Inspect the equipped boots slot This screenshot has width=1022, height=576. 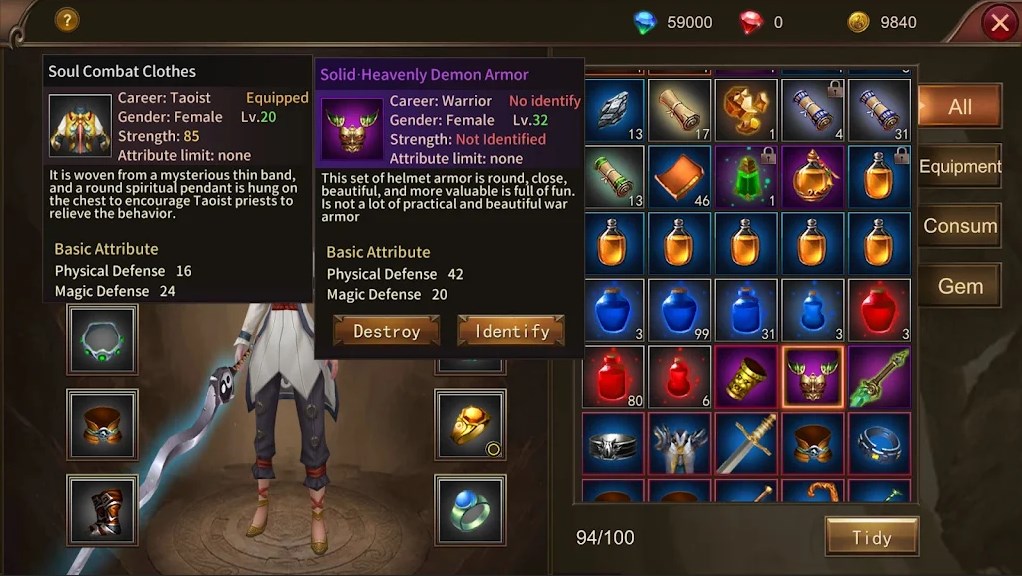click(102, 509)
